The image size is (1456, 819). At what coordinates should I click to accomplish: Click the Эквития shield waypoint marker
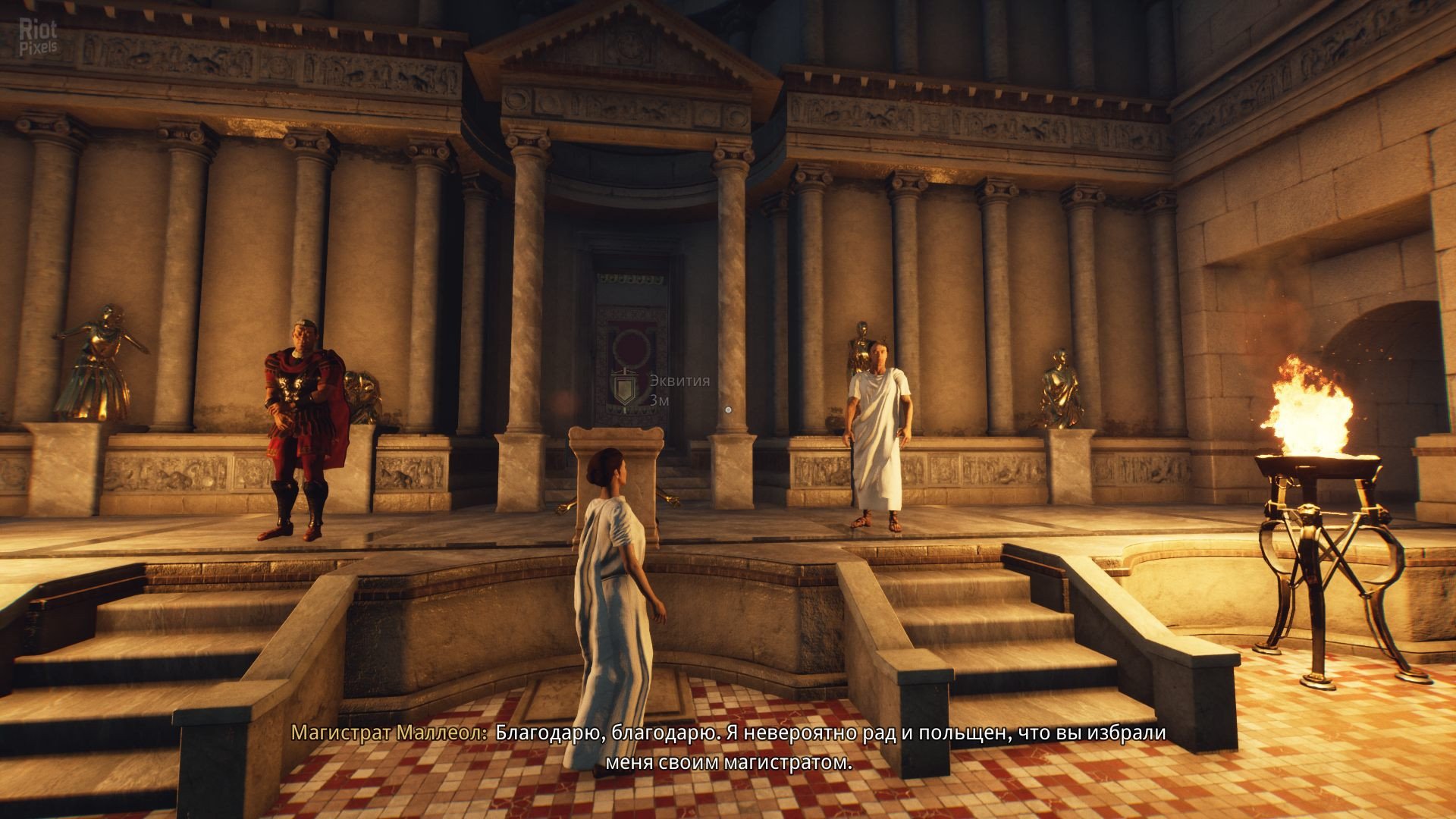coord(624,389)
